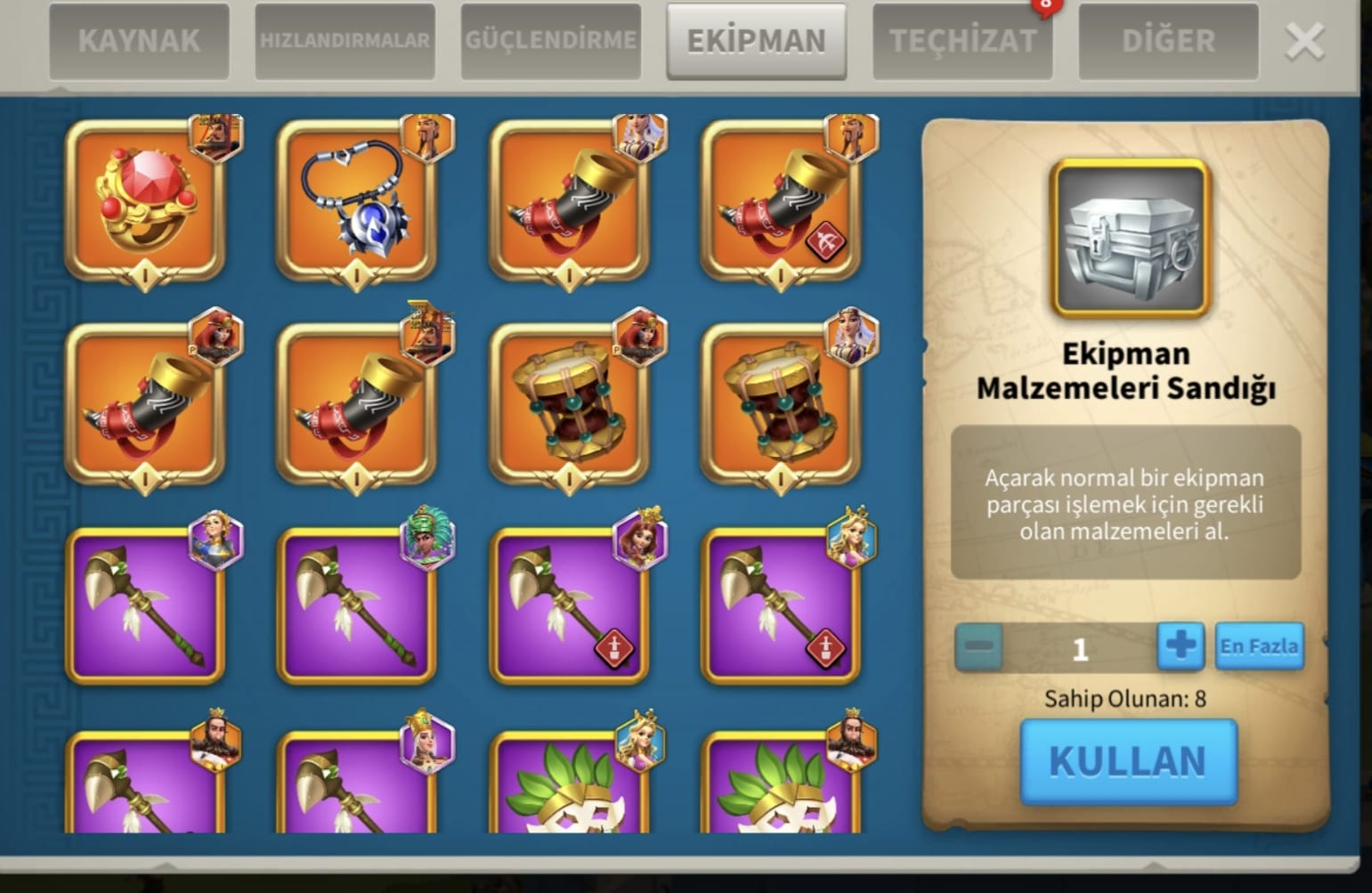Set the maximum amount with En Fazla
The image size is (1372, 893).
(1259, 646)
